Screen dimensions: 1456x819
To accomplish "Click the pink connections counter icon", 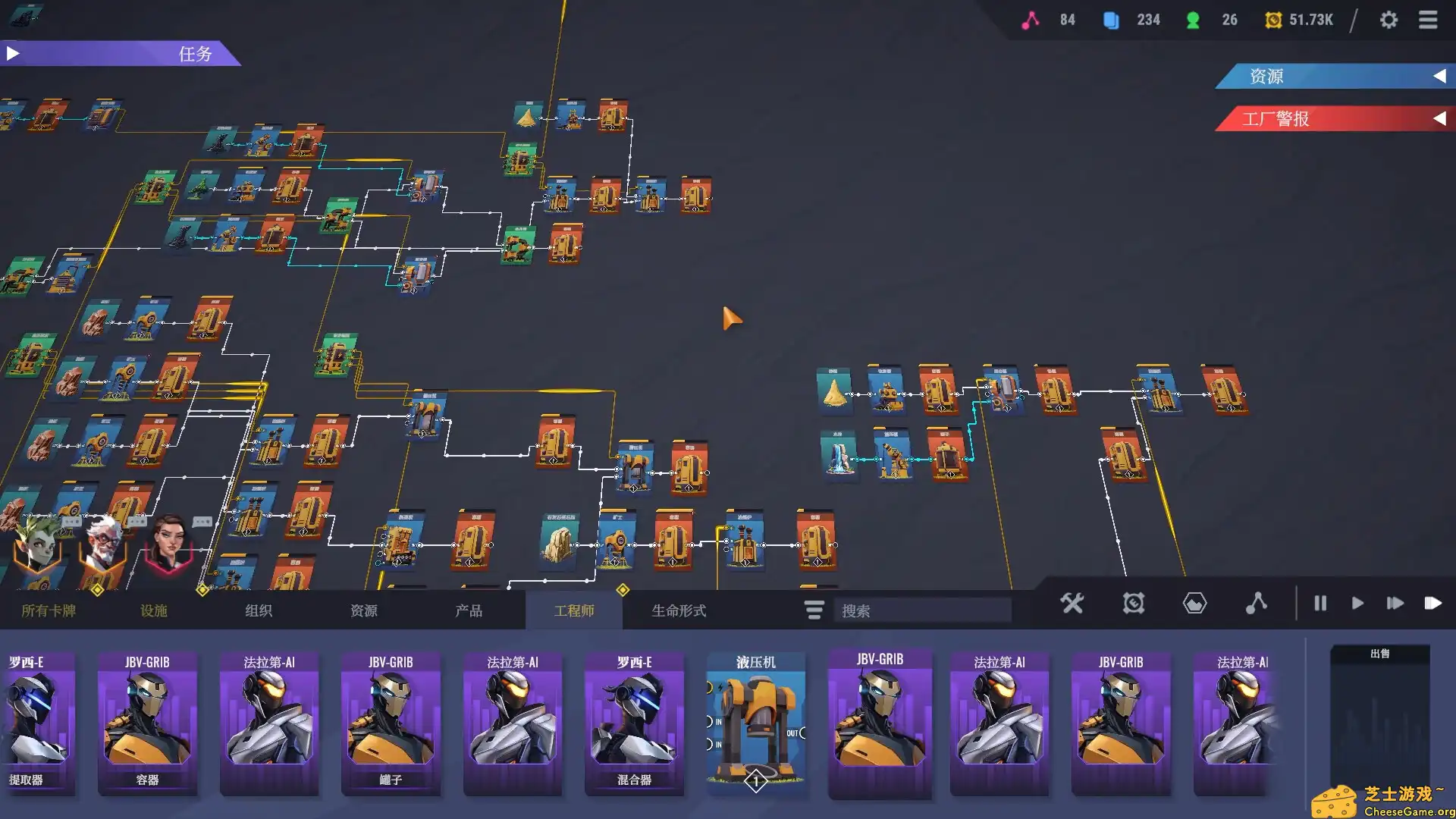I will (x=1030, y=20).
